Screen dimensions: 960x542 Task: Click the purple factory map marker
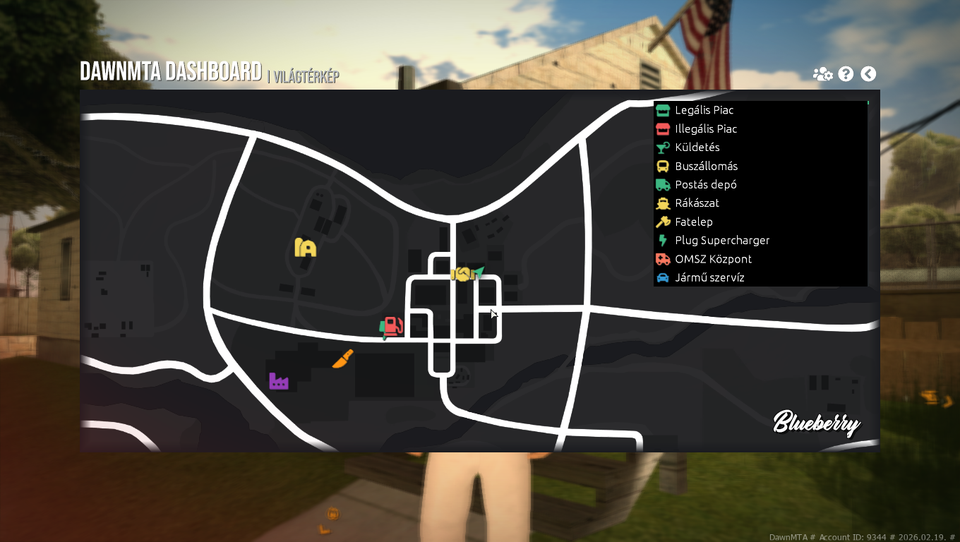(x=278, y=381)
